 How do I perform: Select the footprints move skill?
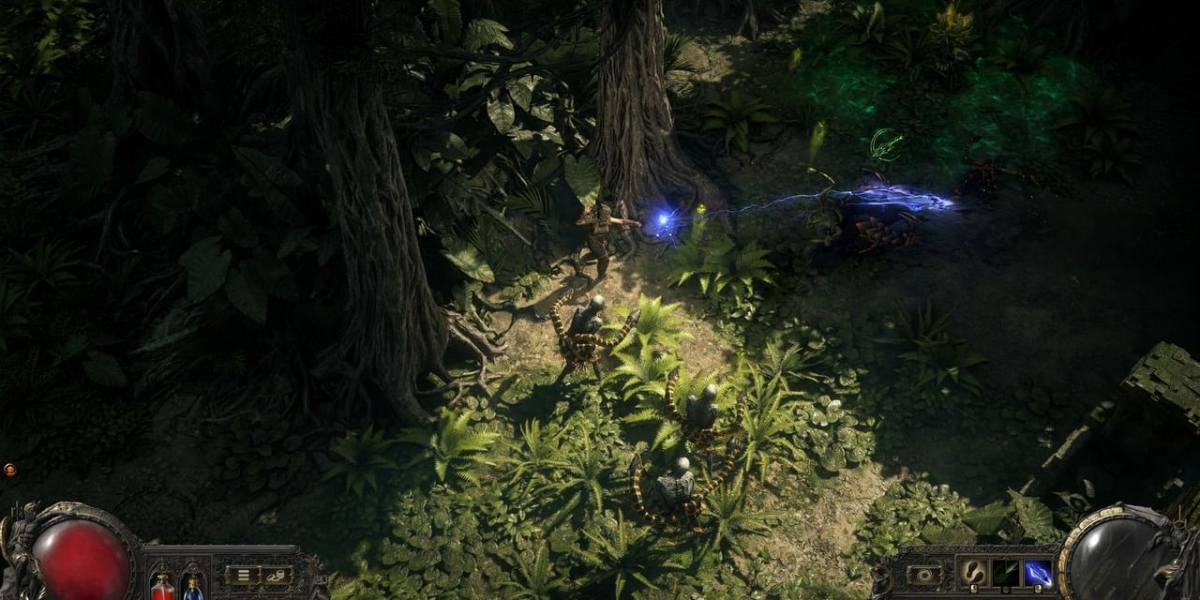pyautogui.click(x=974, y=573)
